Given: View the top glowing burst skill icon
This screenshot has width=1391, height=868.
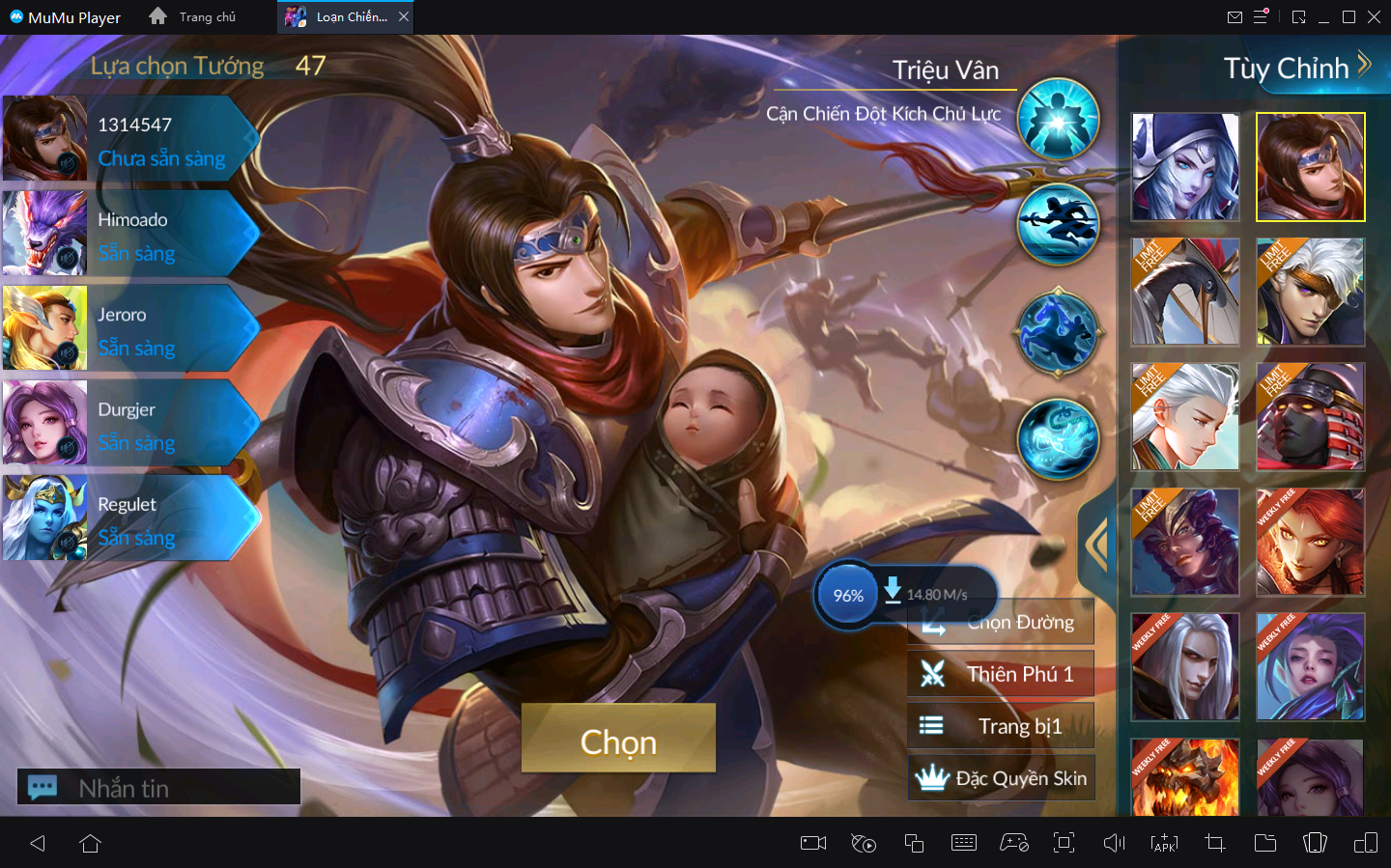Looking at the screenshot, I should point(1059,120).
